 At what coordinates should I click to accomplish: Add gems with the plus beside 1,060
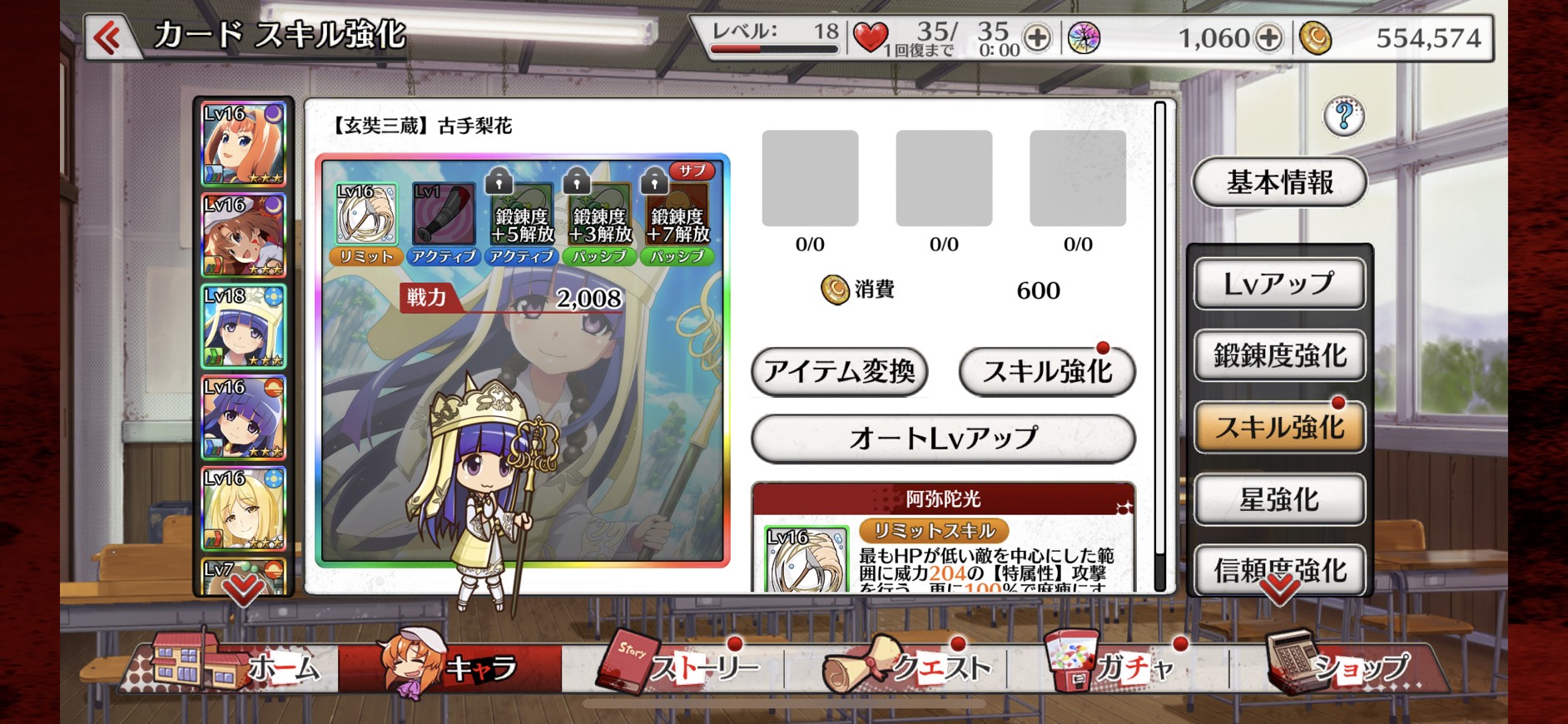pos(1268,38)
